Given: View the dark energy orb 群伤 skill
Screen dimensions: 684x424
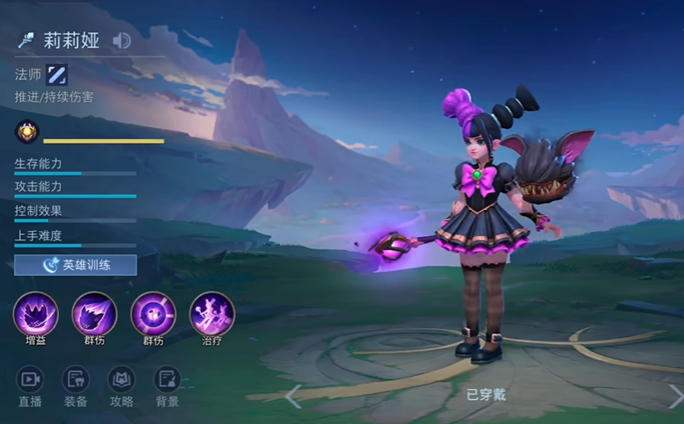Looking at the screenshot, I should click(153, 314).
